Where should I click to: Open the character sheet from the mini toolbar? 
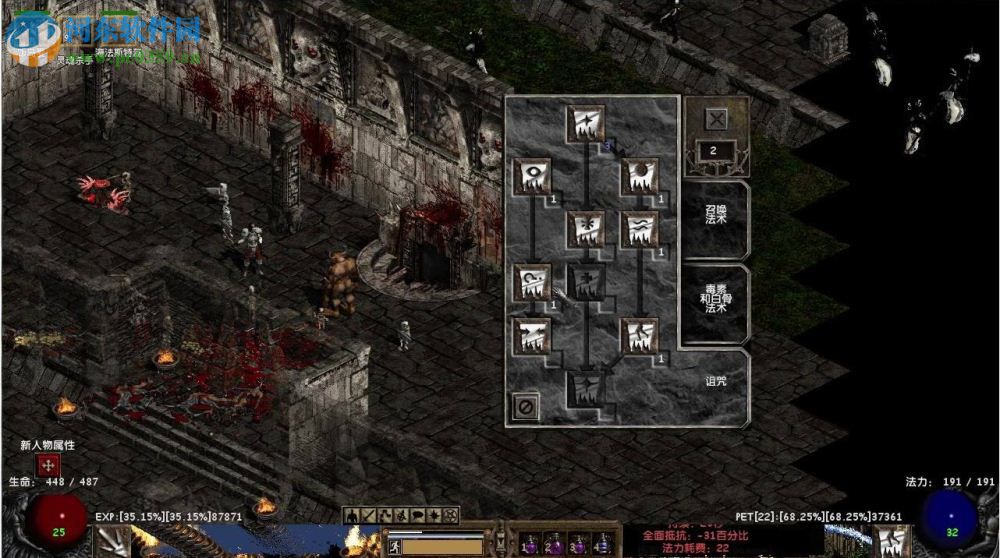tap(352, 516)
